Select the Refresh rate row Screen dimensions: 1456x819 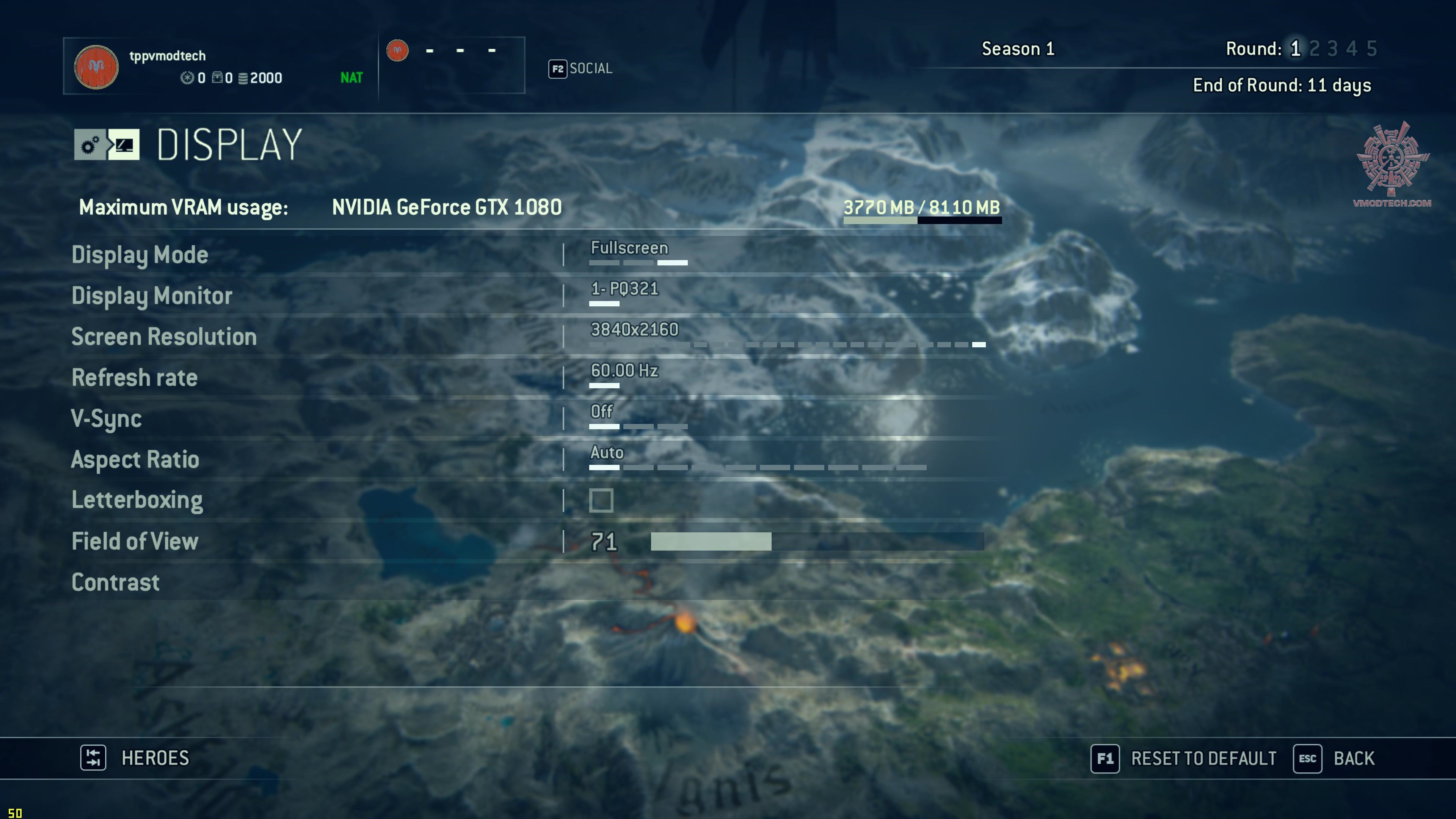coord(135,378)
